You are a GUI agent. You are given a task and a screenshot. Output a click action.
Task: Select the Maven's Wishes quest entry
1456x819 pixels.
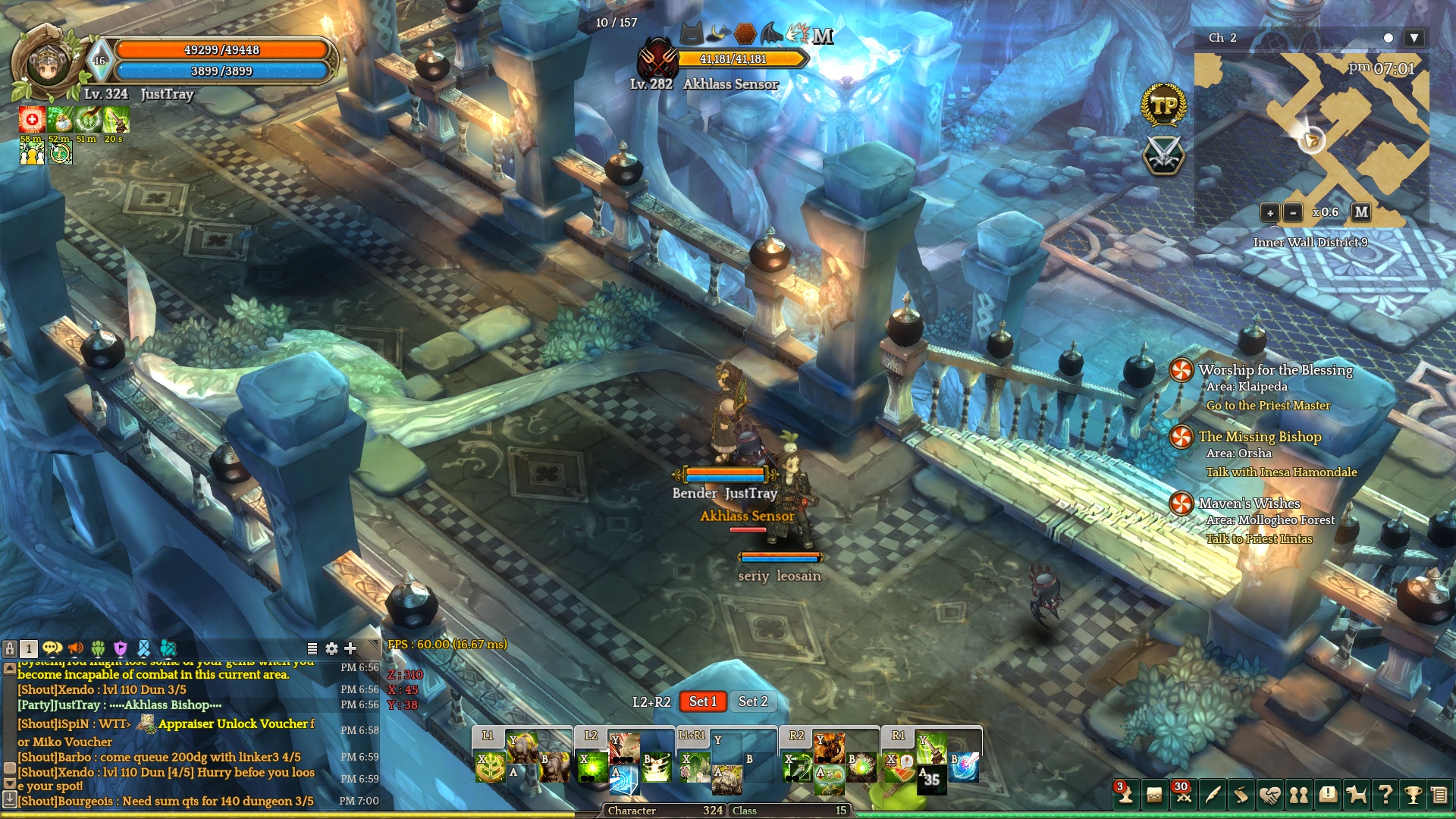tap(1249, 504)
